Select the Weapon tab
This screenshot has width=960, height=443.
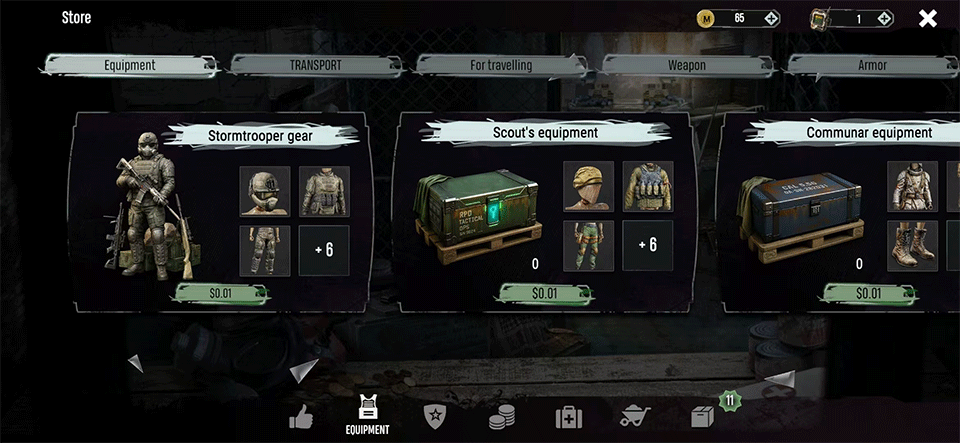tap(687, 65)
